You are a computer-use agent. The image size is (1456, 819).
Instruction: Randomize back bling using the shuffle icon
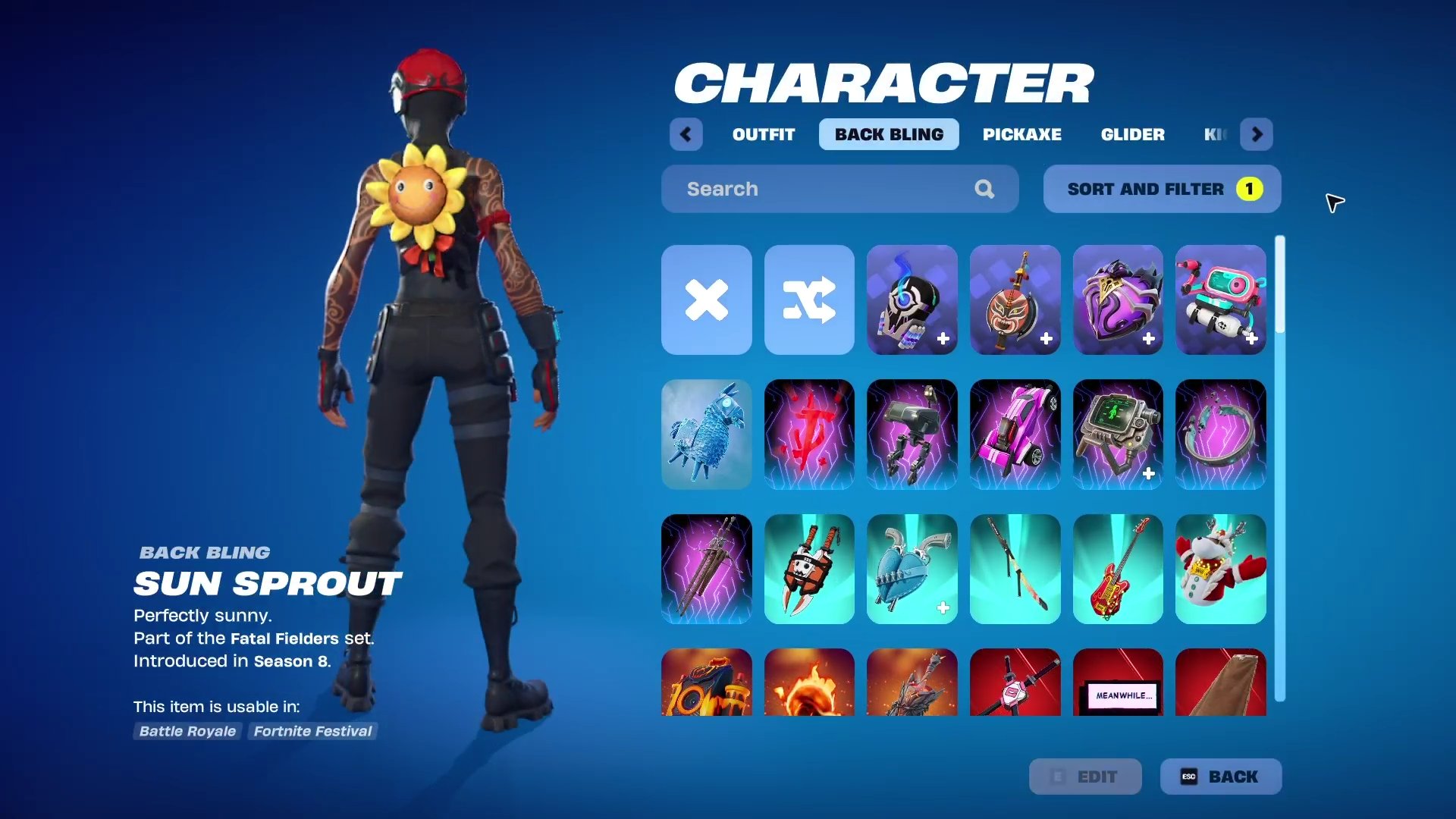tap(809, 300)
